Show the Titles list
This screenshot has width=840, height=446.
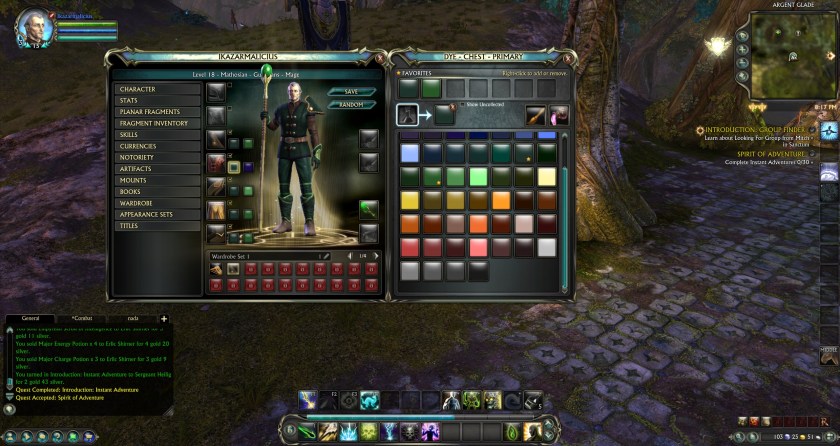coord(157,226)
